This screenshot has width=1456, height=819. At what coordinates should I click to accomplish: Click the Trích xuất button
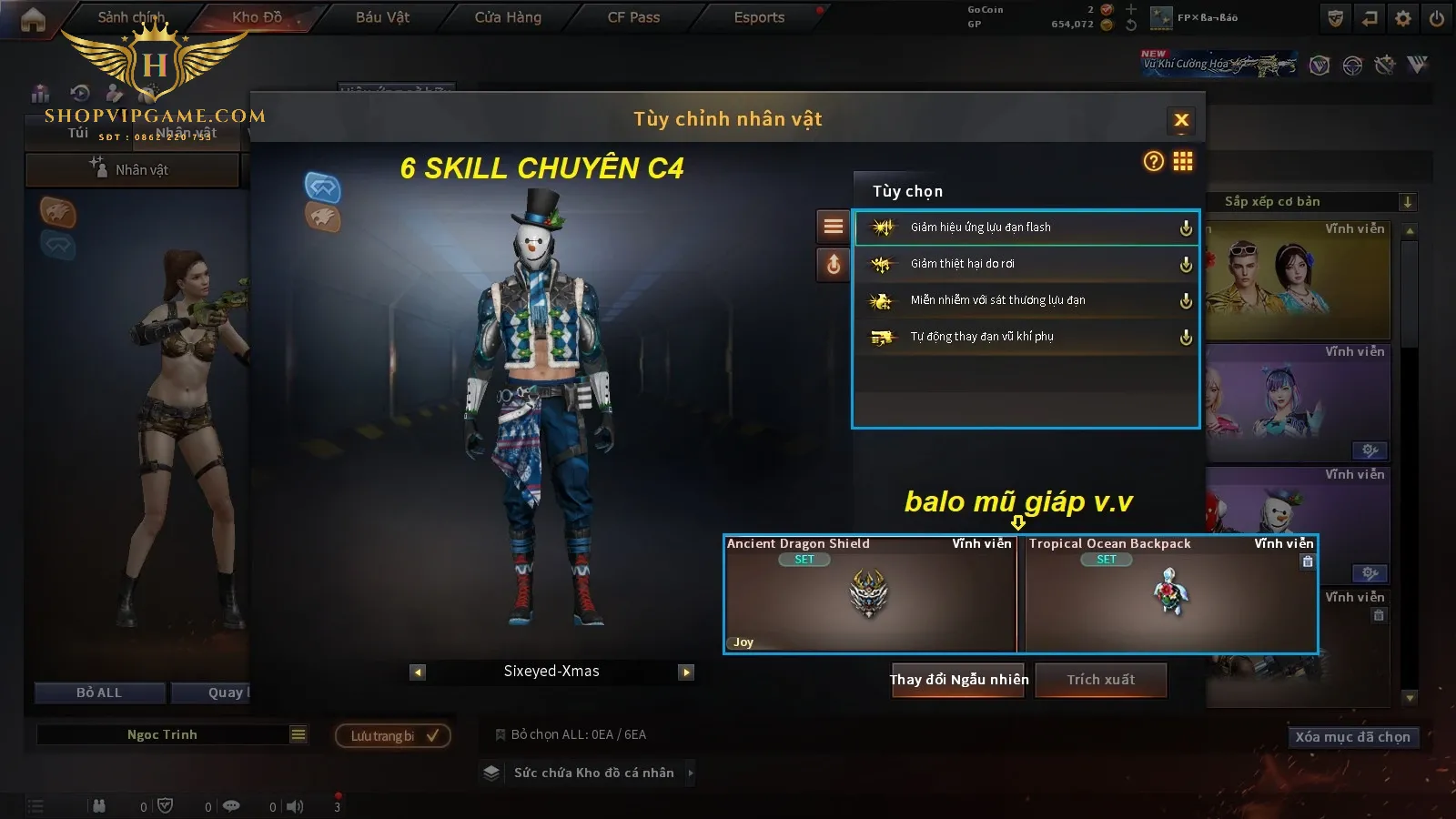(x=1101, y=680)
